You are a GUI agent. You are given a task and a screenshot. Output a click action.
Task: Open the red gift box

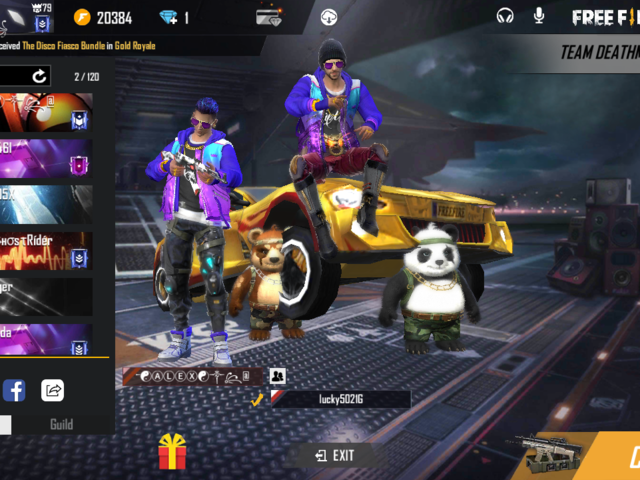173,453
